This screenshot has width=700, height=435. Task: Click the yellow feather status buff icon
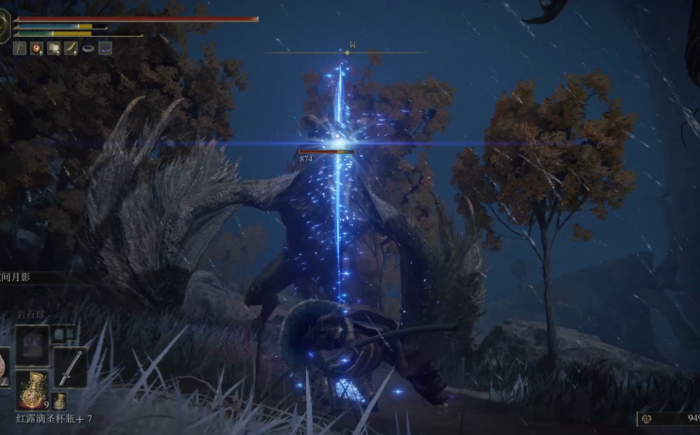tap(71, 47)
